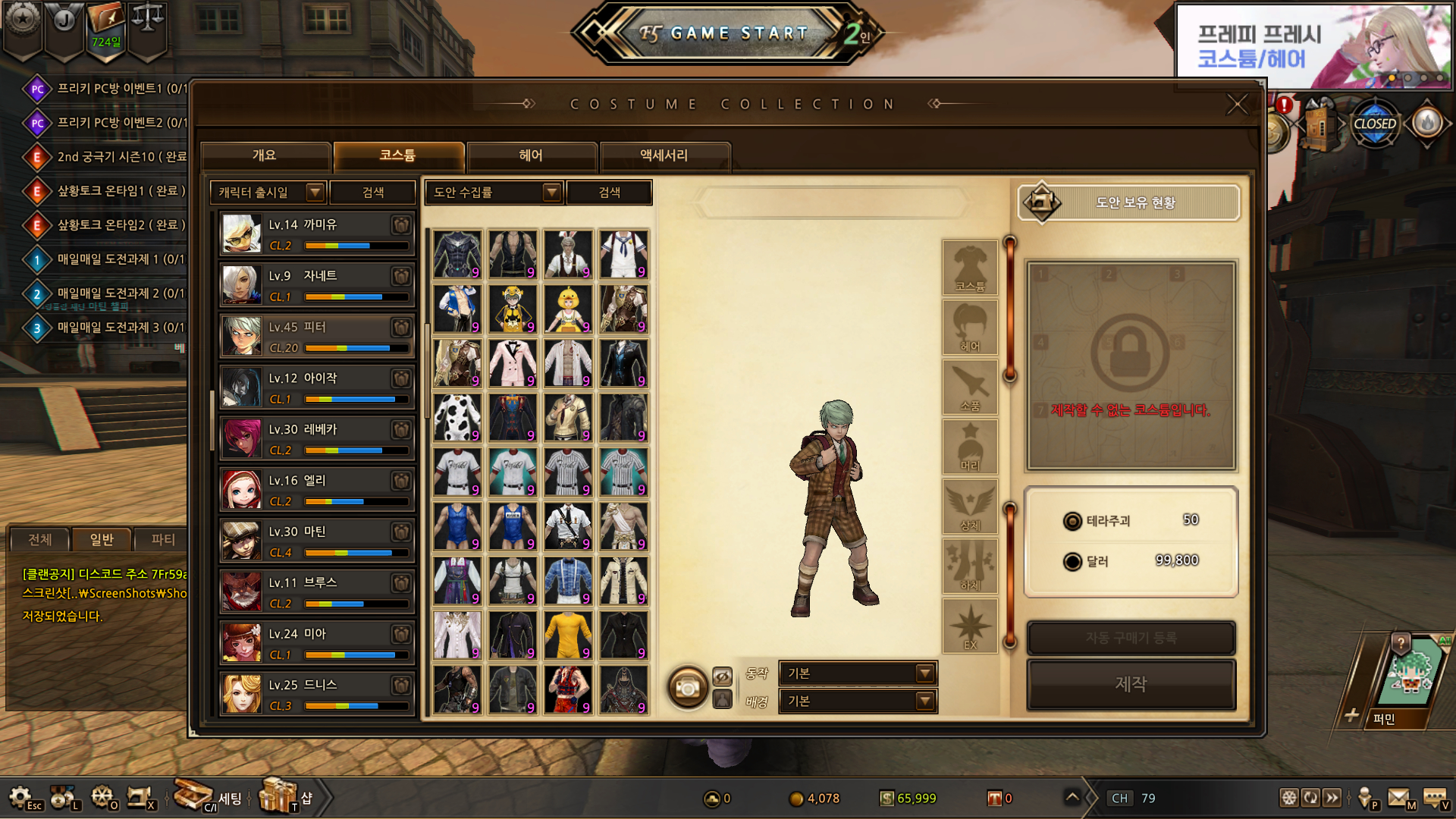Pick the yellow chick costume thumbnail
The image size is (1456, 819).
(568, 309)
